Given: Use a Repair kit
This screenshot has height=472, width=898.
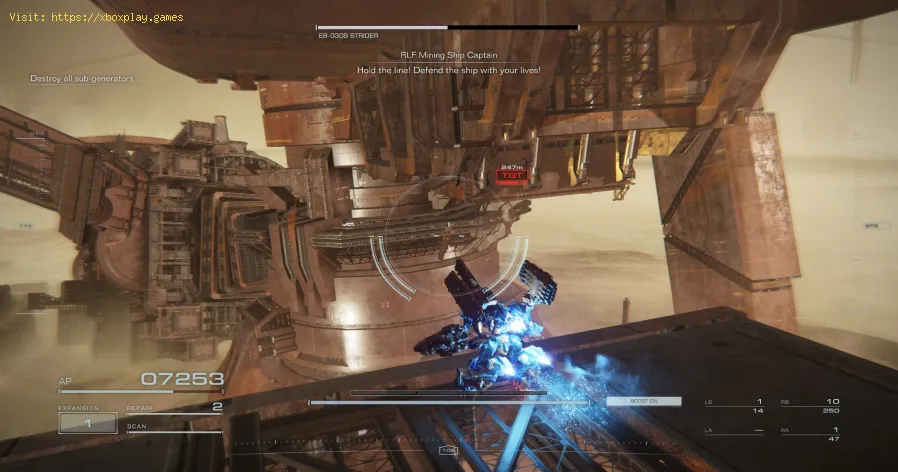Looking at the screenshot, I should [x=174, y=408].
